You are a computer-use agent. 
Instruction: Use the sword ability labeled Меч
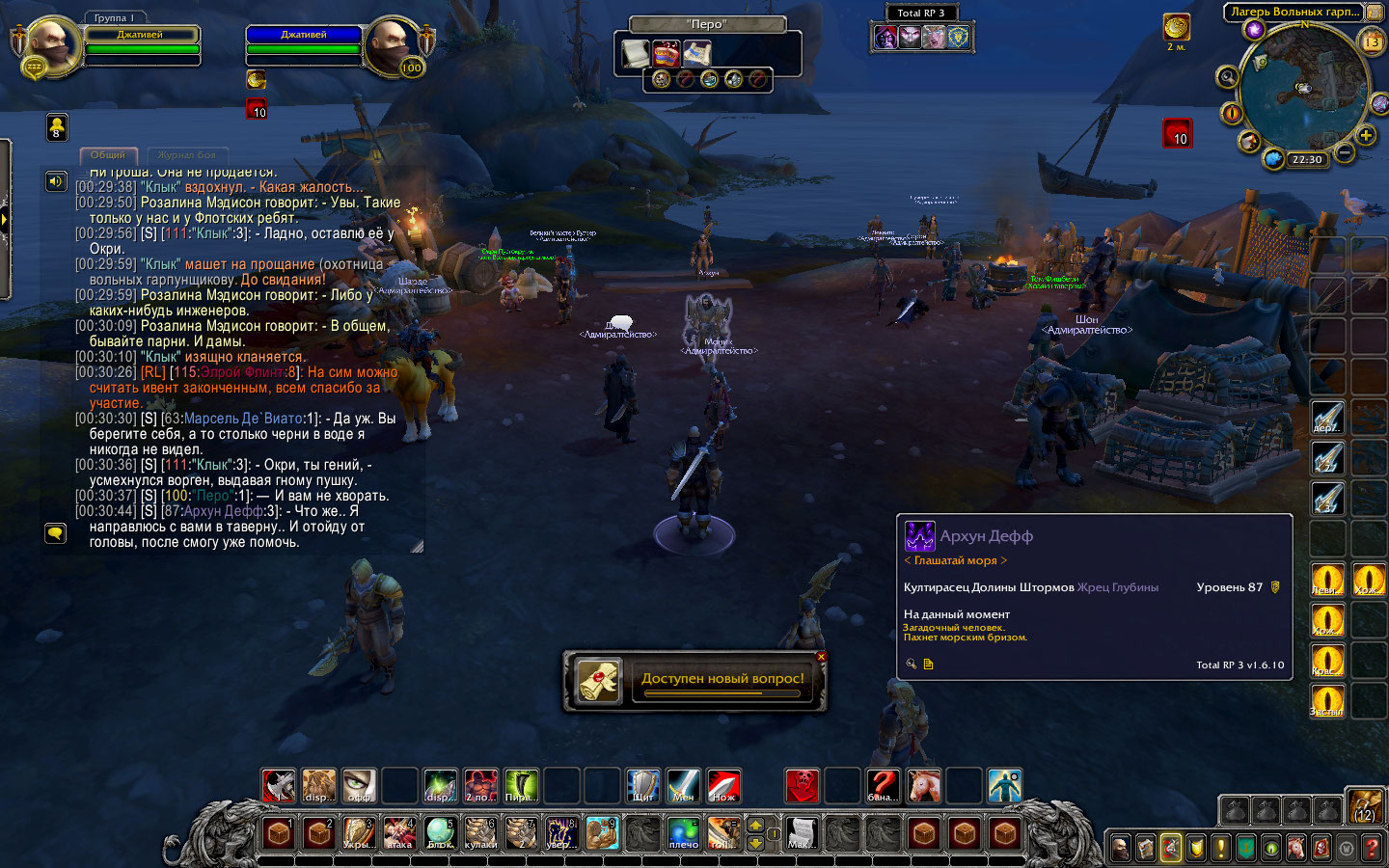683,786
